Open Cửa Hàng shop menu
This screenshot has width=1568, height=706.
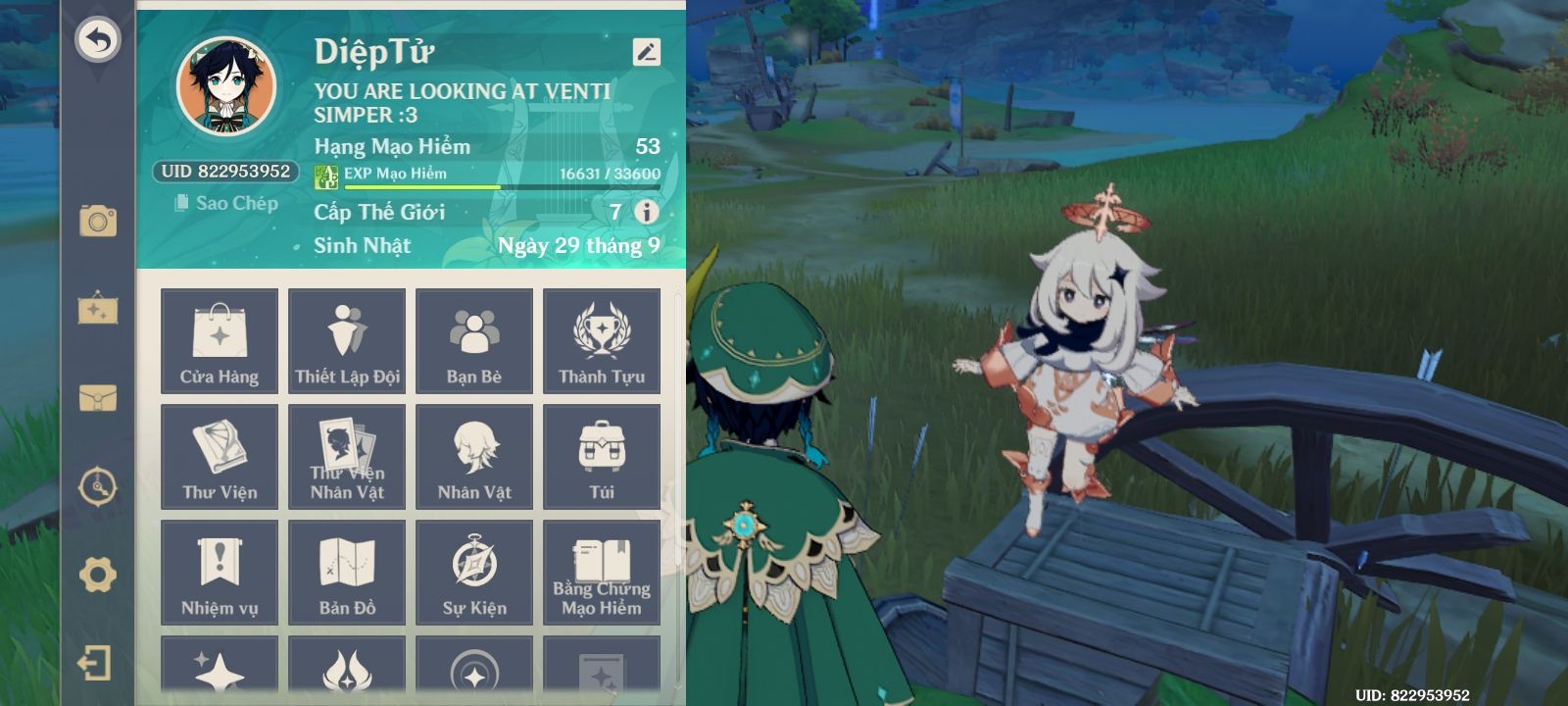pyautogui.click(x=220, y=341)
